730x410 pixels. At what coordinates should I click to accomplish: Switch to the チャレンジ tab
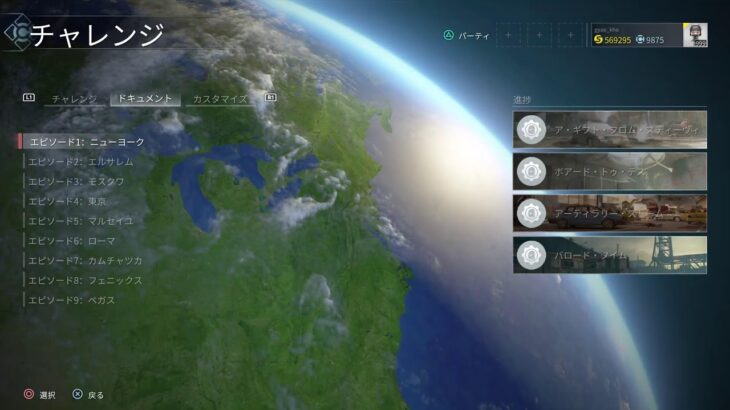[x=74, y=99]
